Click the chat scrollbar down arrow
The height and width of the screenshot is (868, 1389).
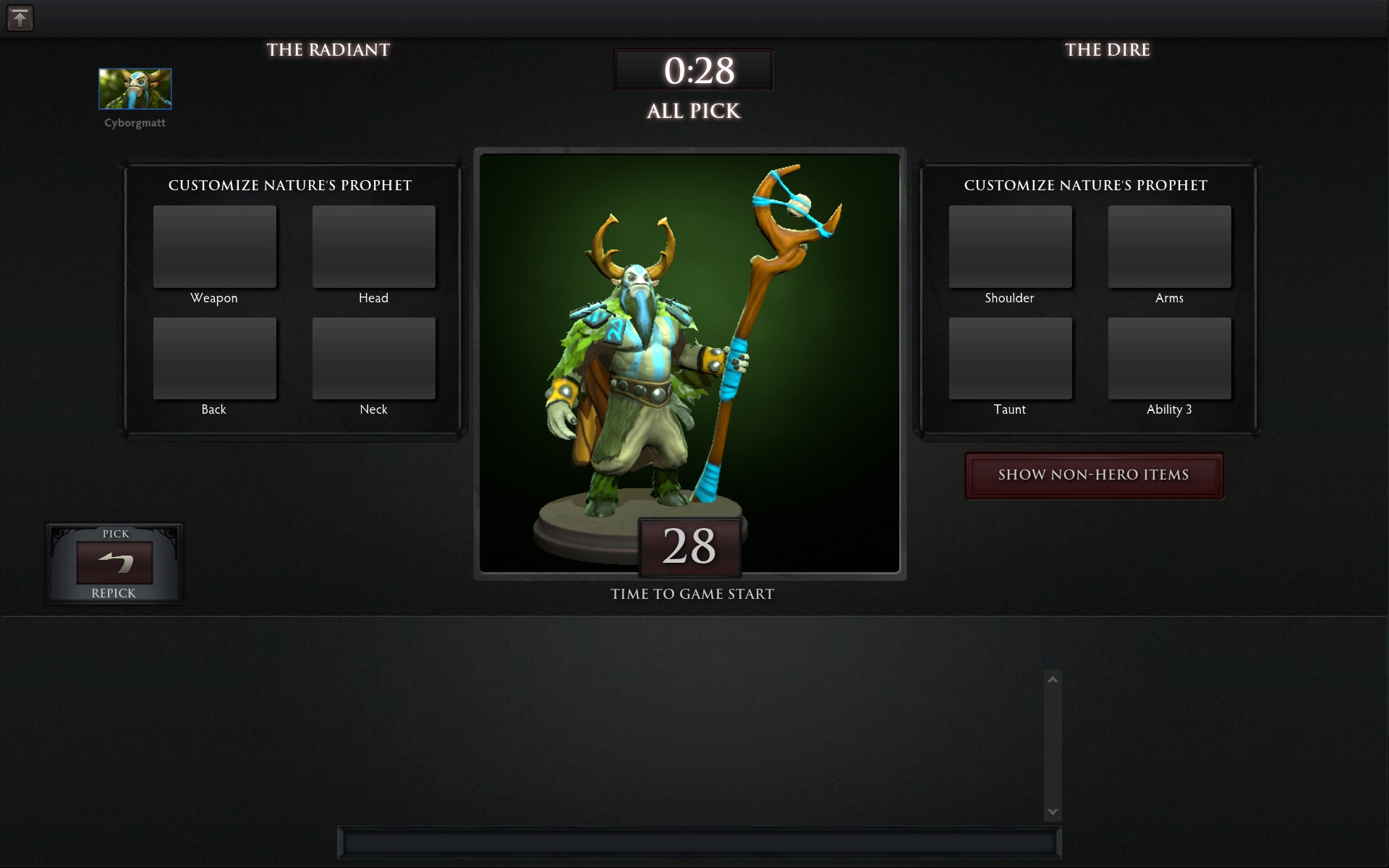[1053, 812]
